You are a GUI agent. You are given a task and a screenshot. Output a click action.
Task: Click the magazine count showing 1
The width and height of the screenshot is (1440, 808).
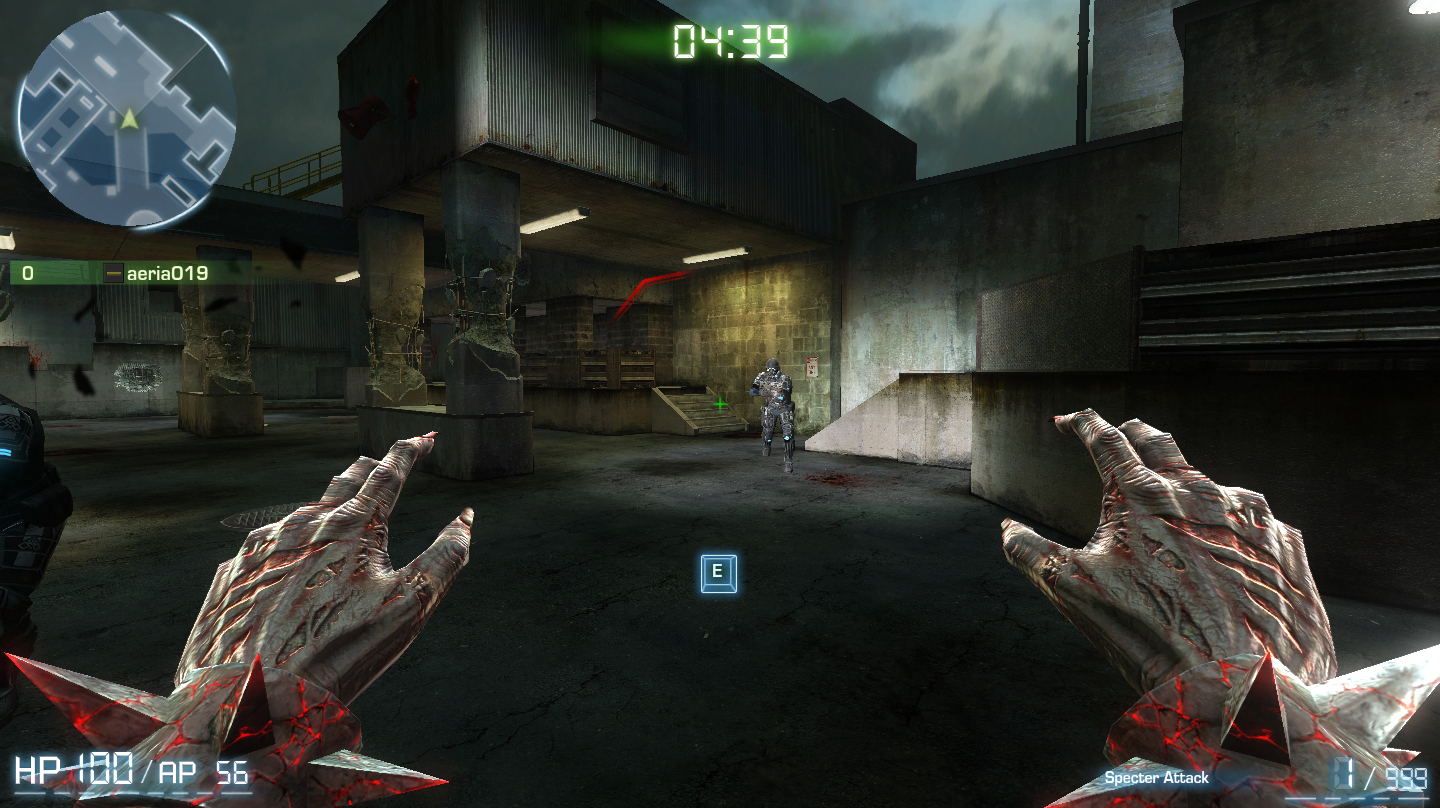(1343, 774)
